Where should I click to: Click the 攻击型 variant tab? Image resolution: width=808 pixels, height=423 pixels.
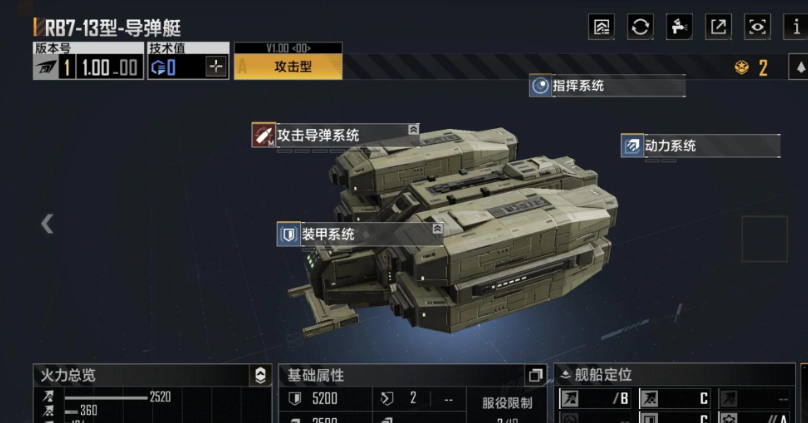coord(288,67)
